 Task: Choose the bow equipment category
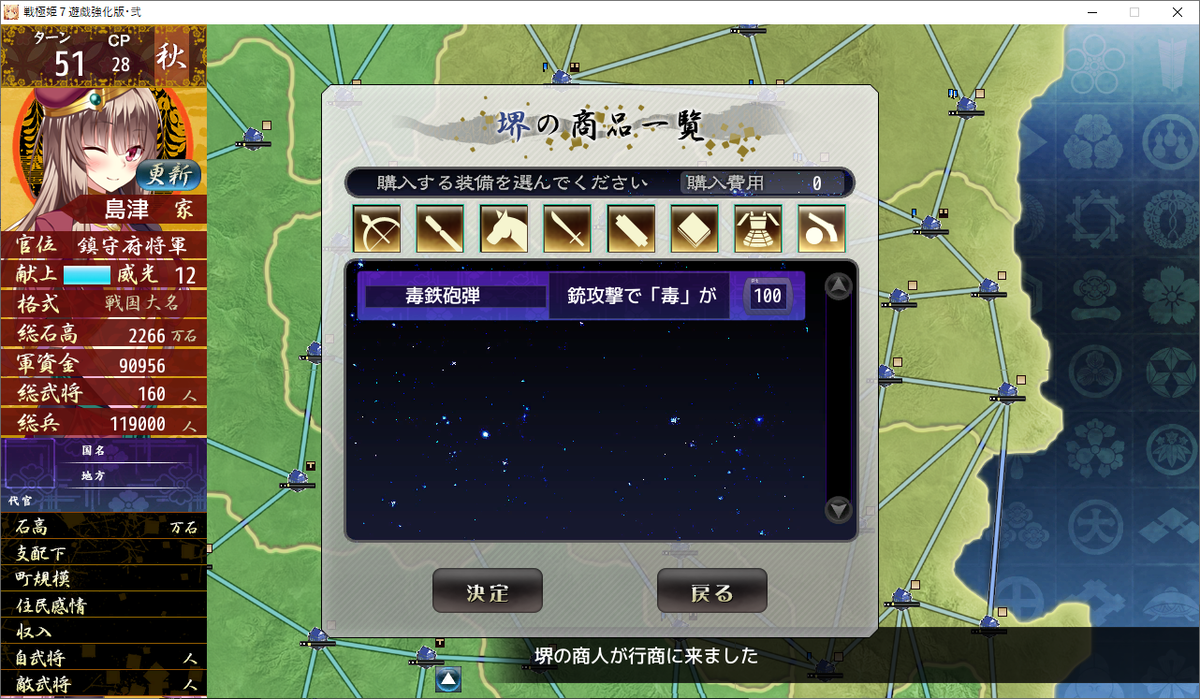tap(376, 229)
